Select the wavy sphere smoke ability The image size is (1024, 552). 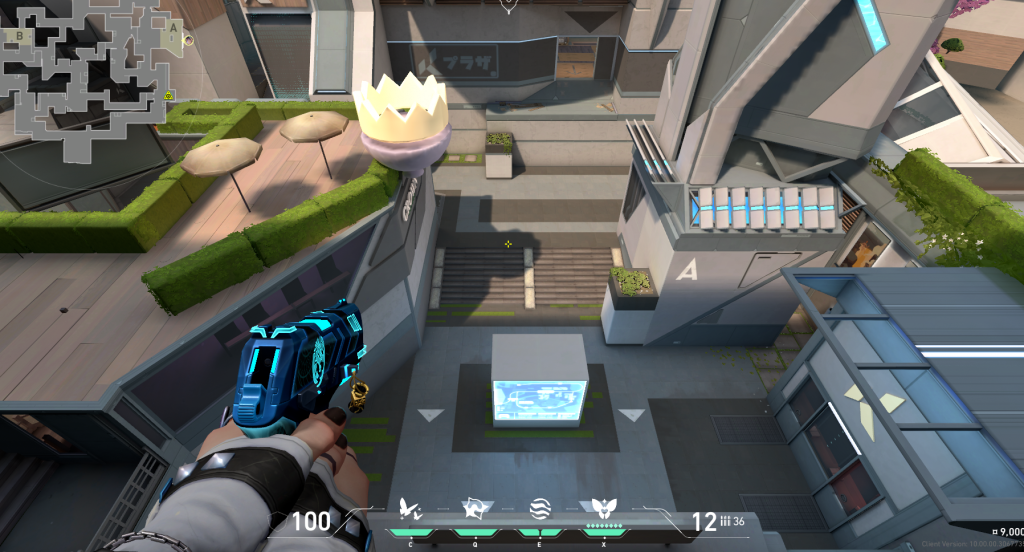(x=537, y=509)
